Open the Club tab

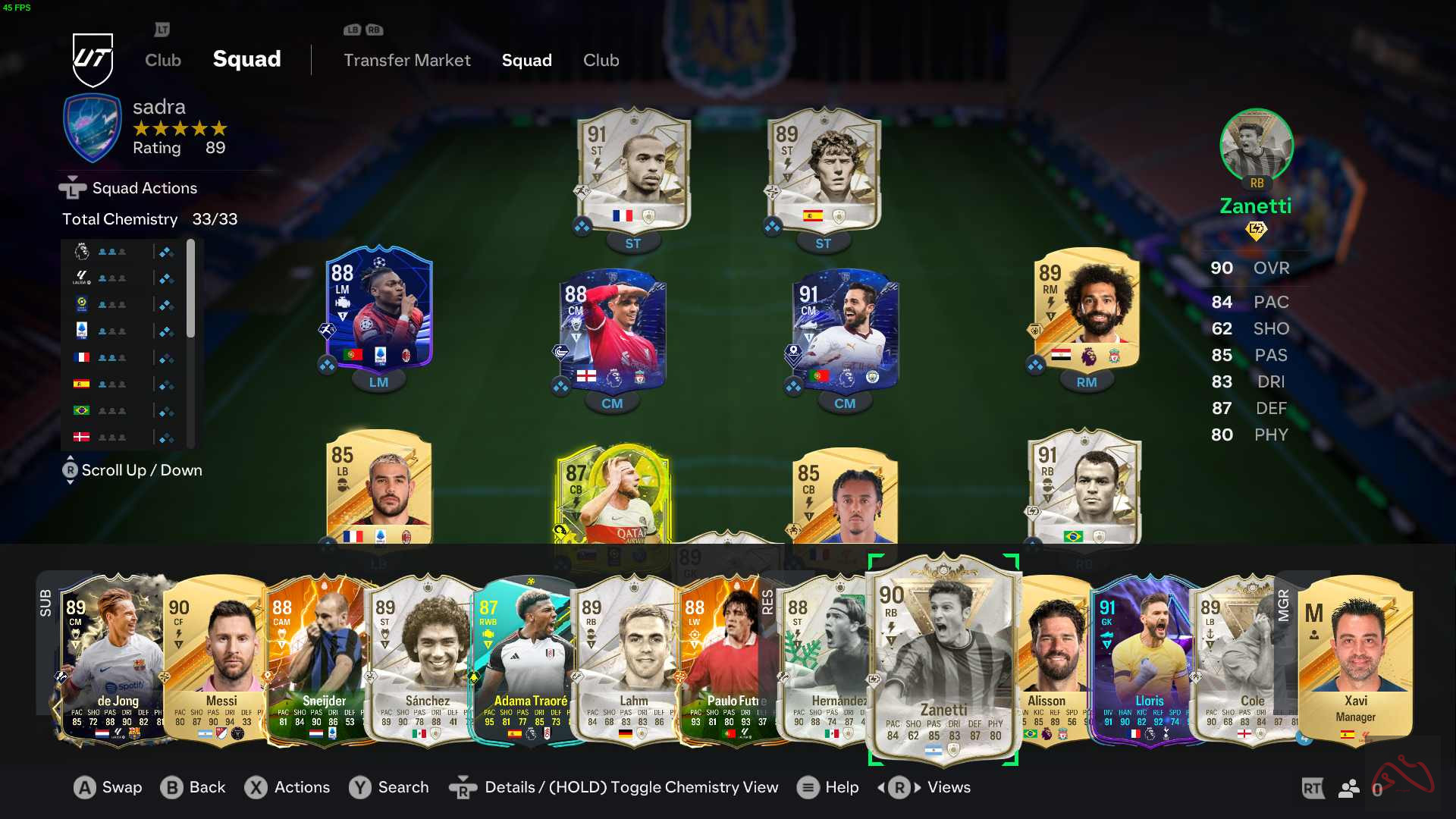[x=601, y=60]
